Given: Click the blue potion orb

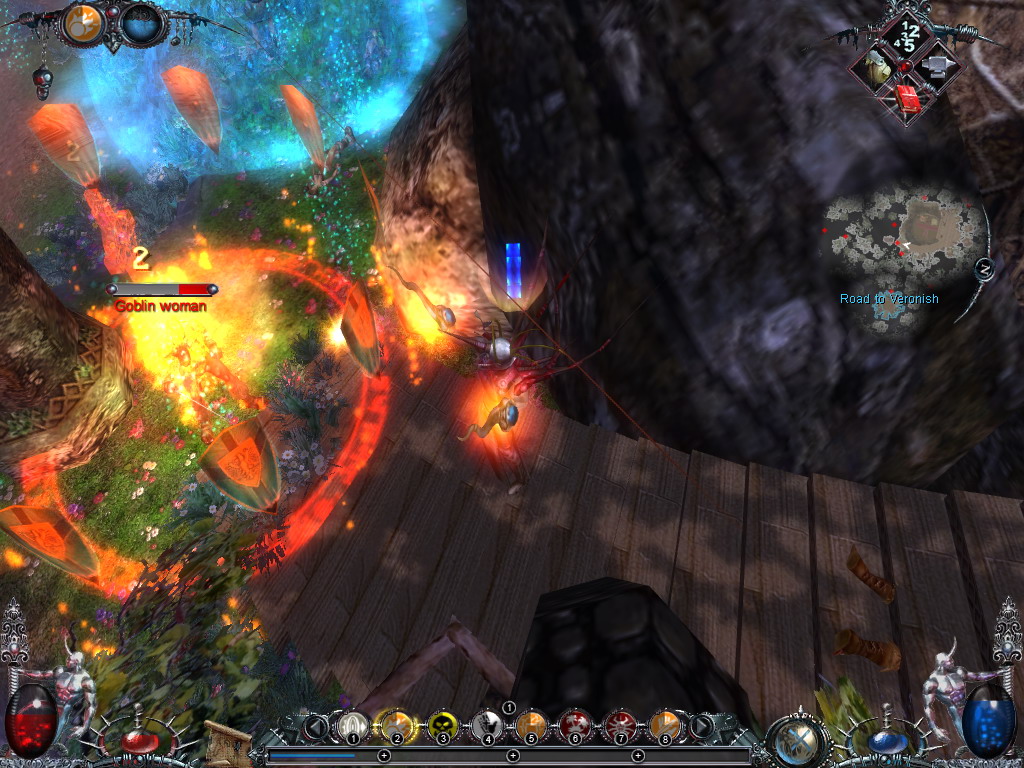Looking at the screenshot, I should pos(883,741).
